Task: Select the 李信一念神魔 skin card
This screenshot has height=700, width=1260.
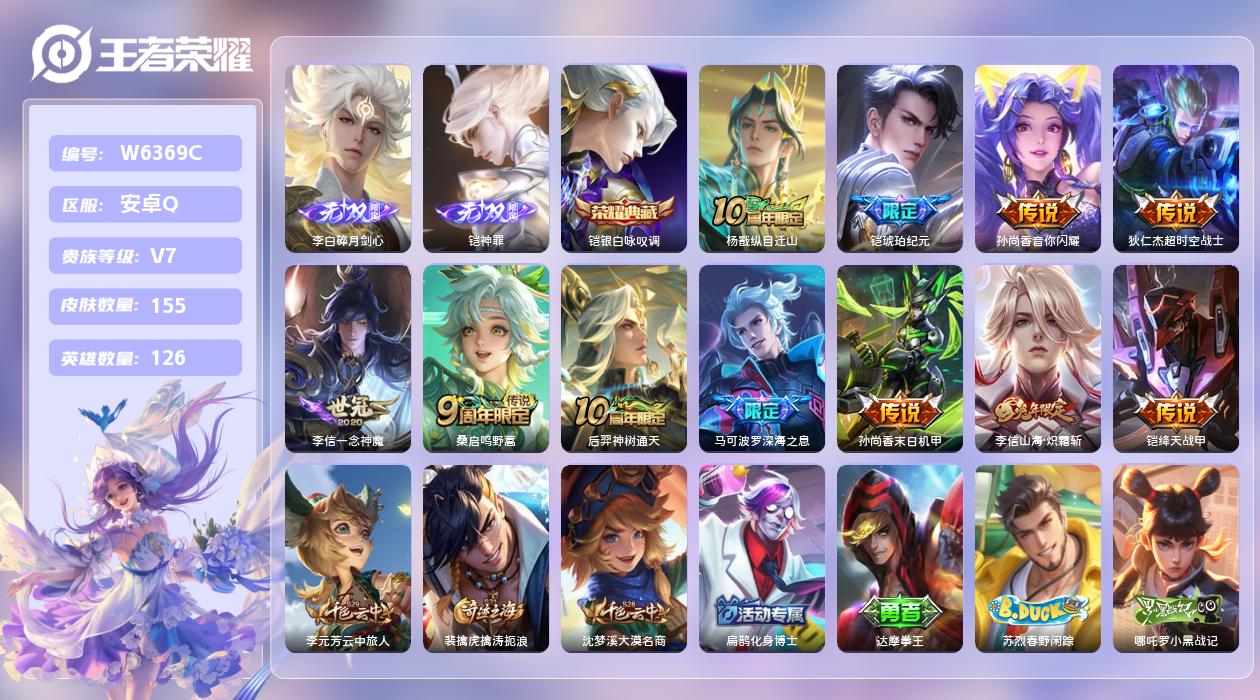Action: pyautogui.click(x=348, y=358)
